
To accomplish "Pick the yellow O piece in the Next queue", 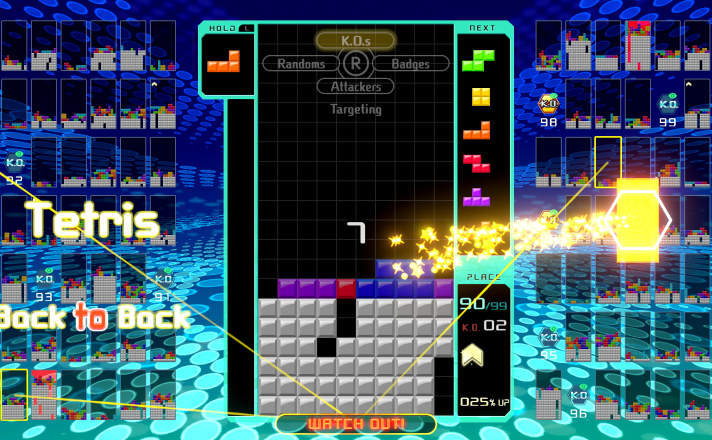I will coord(481,97).
